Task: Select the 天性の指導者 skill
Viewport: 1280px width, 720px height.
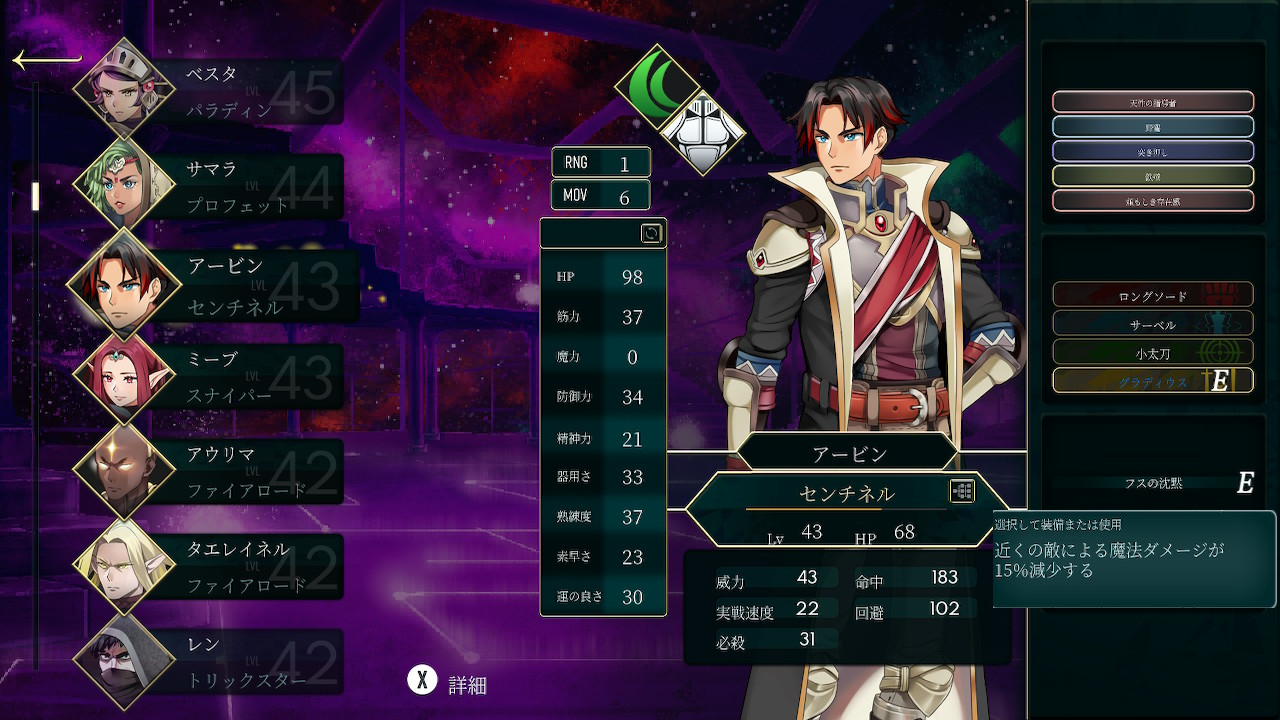Action: click(1152, 102)
